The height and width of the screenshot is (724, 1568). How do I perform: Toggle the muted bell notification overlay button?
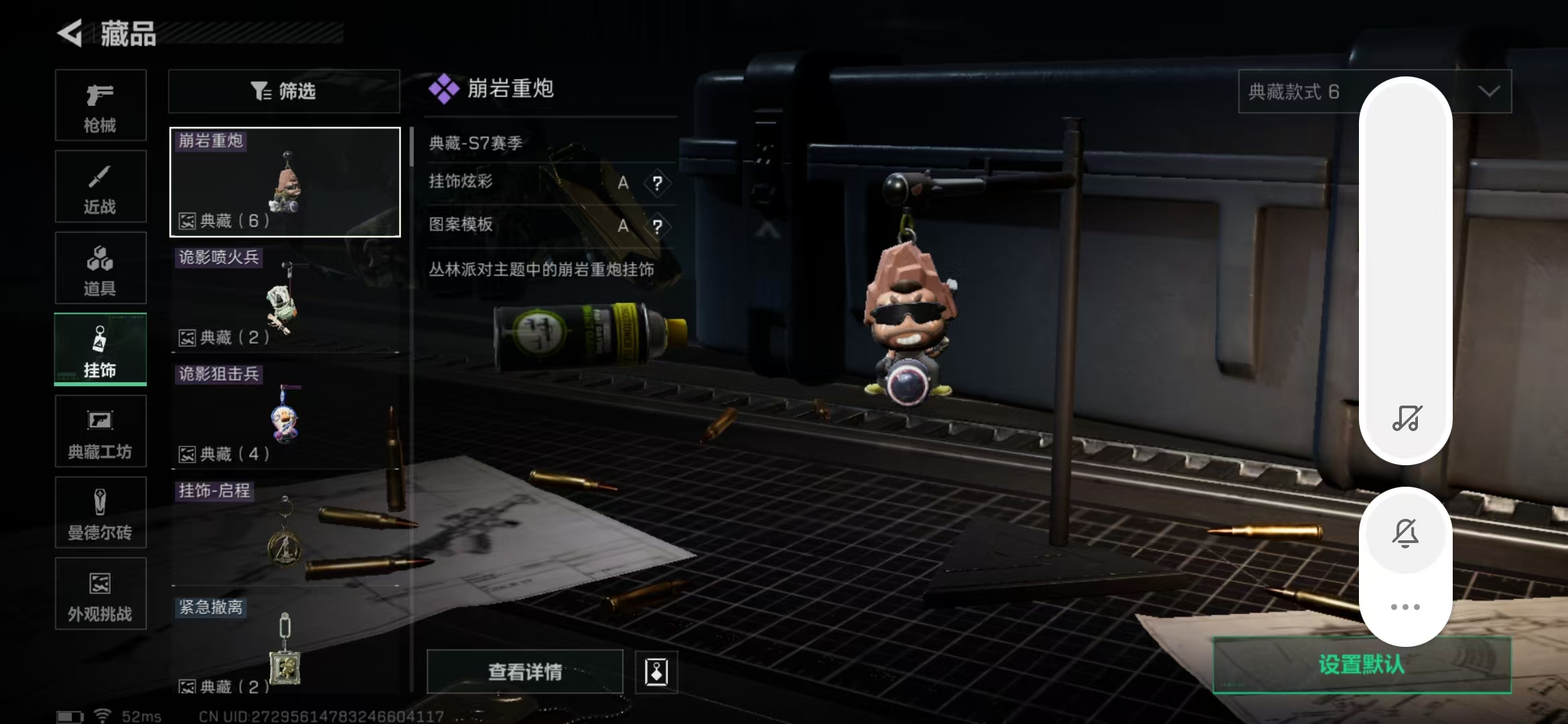pyautogui.click(x=1405, y=534)
